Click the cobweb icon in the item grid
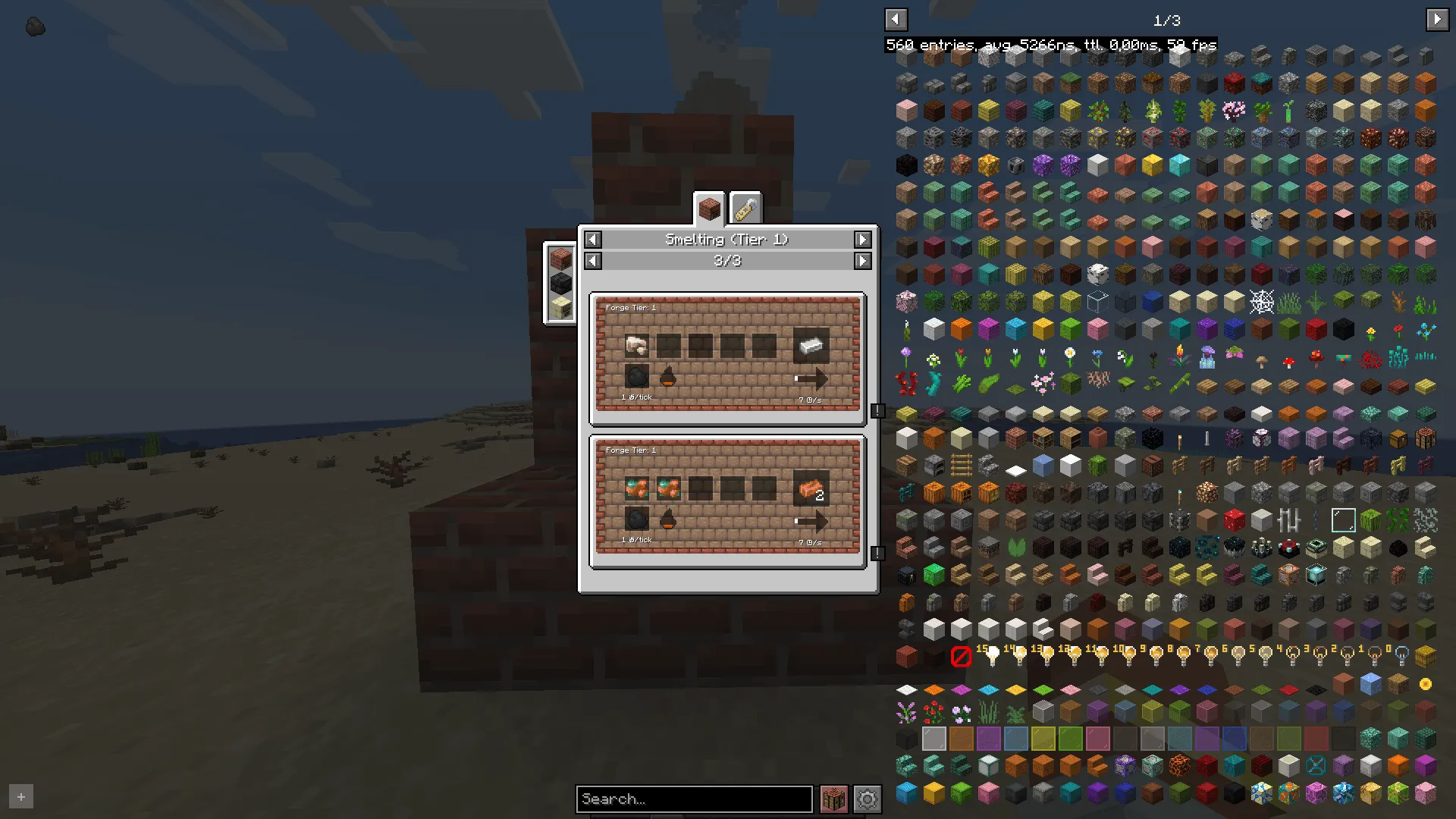1456x819 pixels. pyautogui.click(x=1260, y=301)
